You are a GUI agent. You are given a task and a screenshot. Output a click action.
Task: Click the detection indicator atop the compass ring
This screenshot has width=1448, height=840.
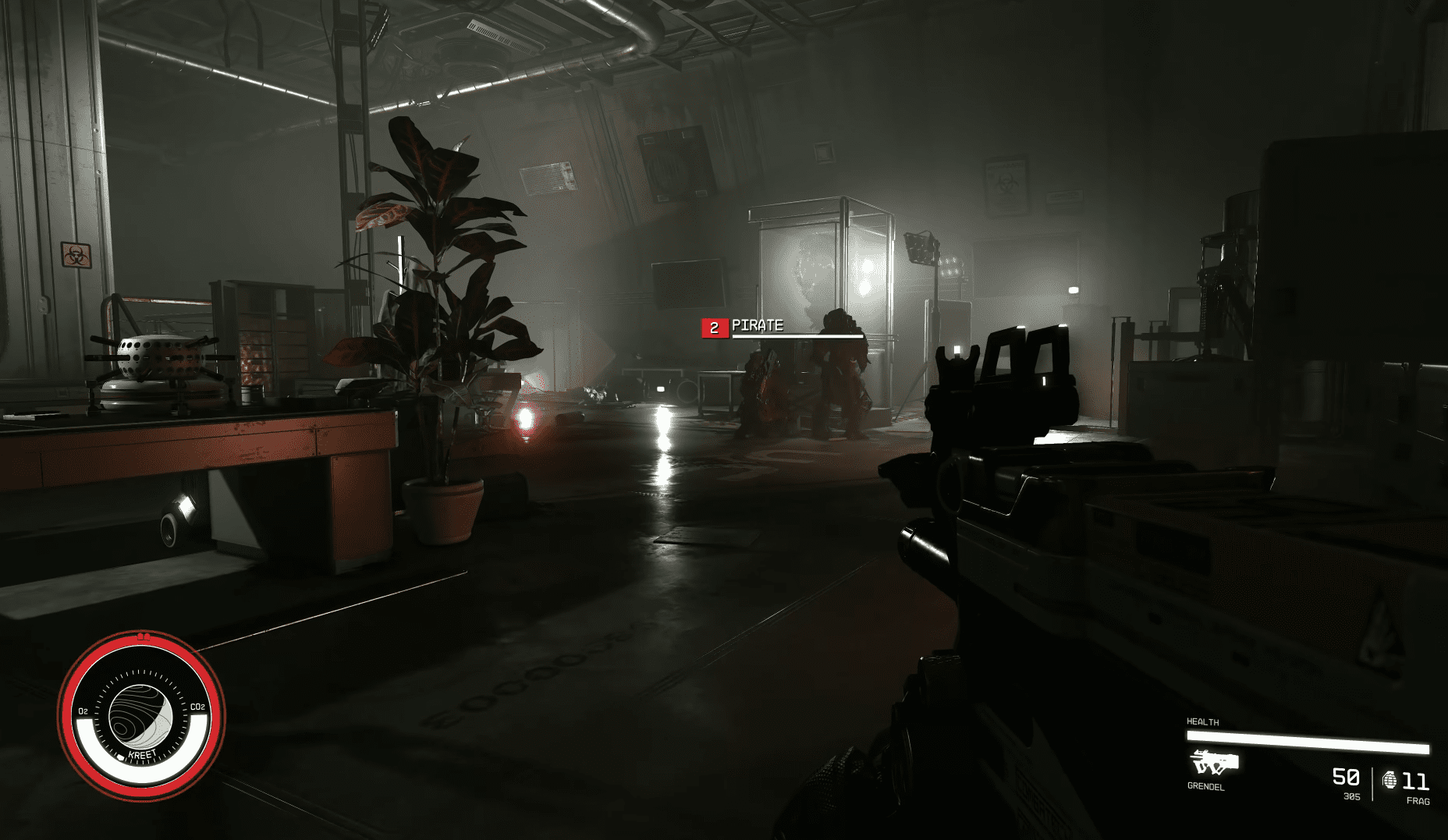144,636
